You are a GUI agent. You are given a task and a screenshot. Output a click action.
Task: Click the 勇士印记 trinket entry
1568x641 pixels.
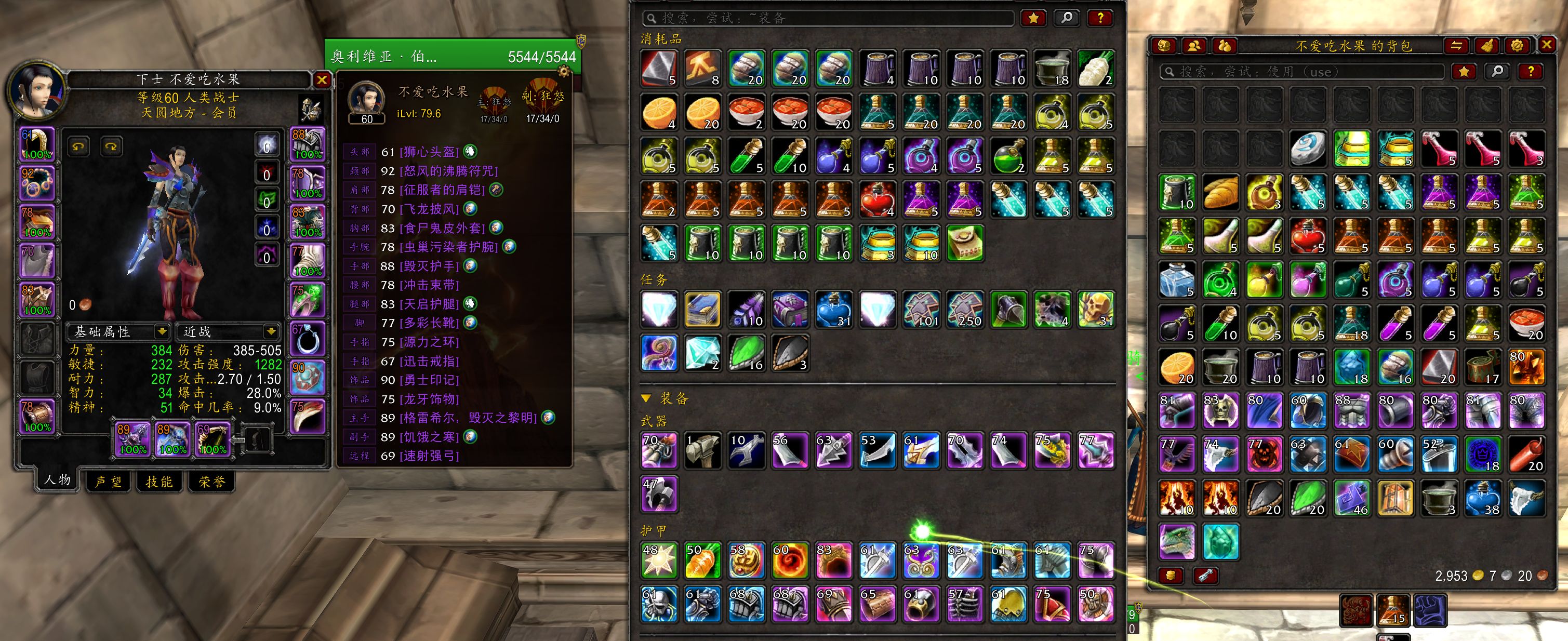[x=429, y=380]
